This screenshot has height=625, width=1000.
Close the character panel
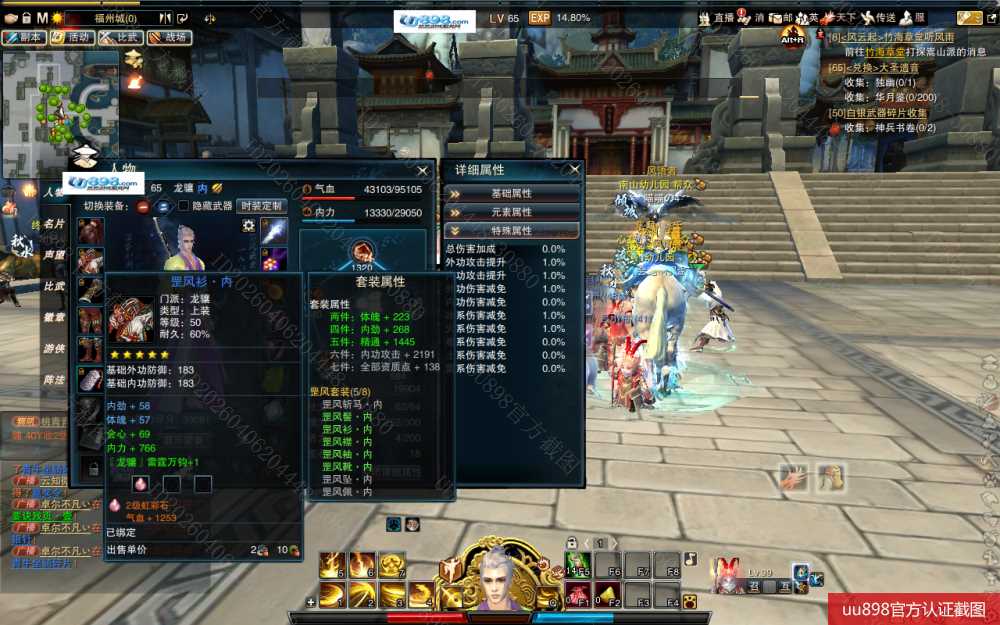[x=424, y=169]
